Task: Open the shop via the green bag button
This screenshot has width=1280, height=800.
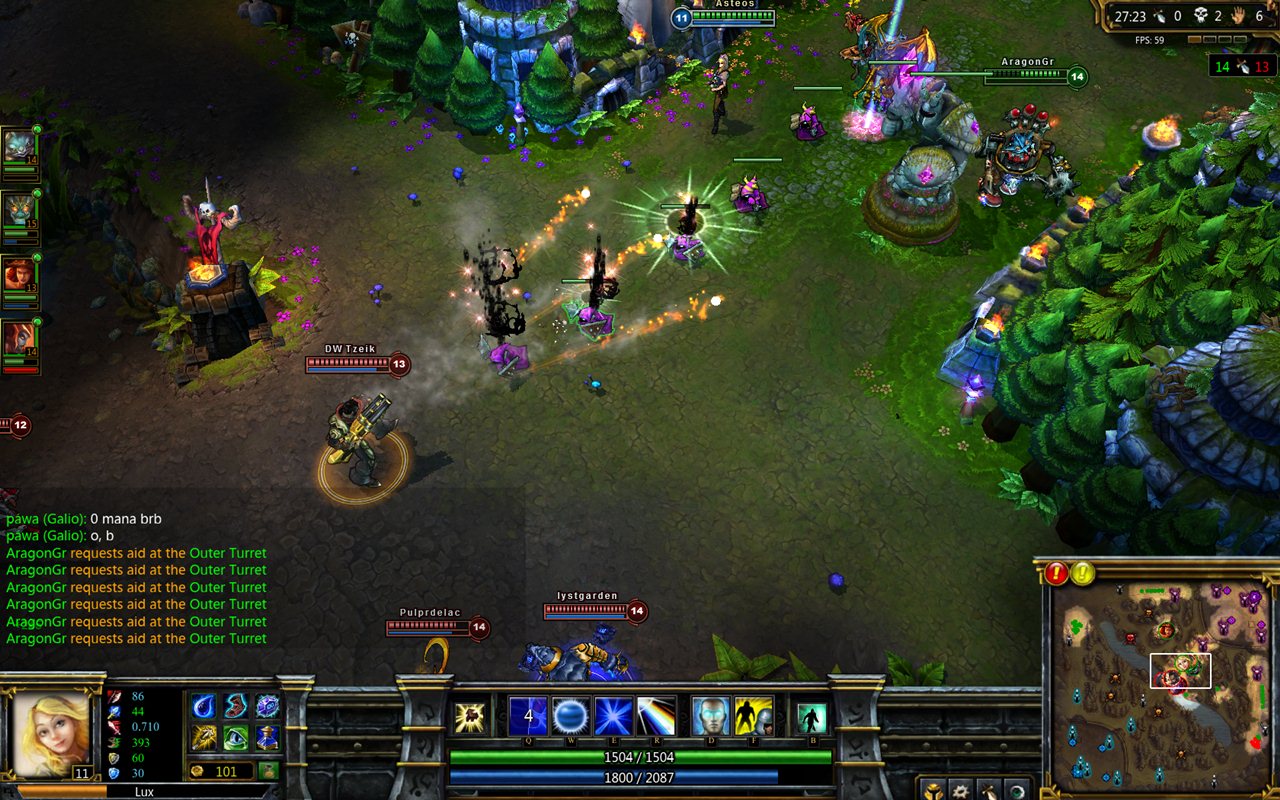Action: [x=268, y=771]
